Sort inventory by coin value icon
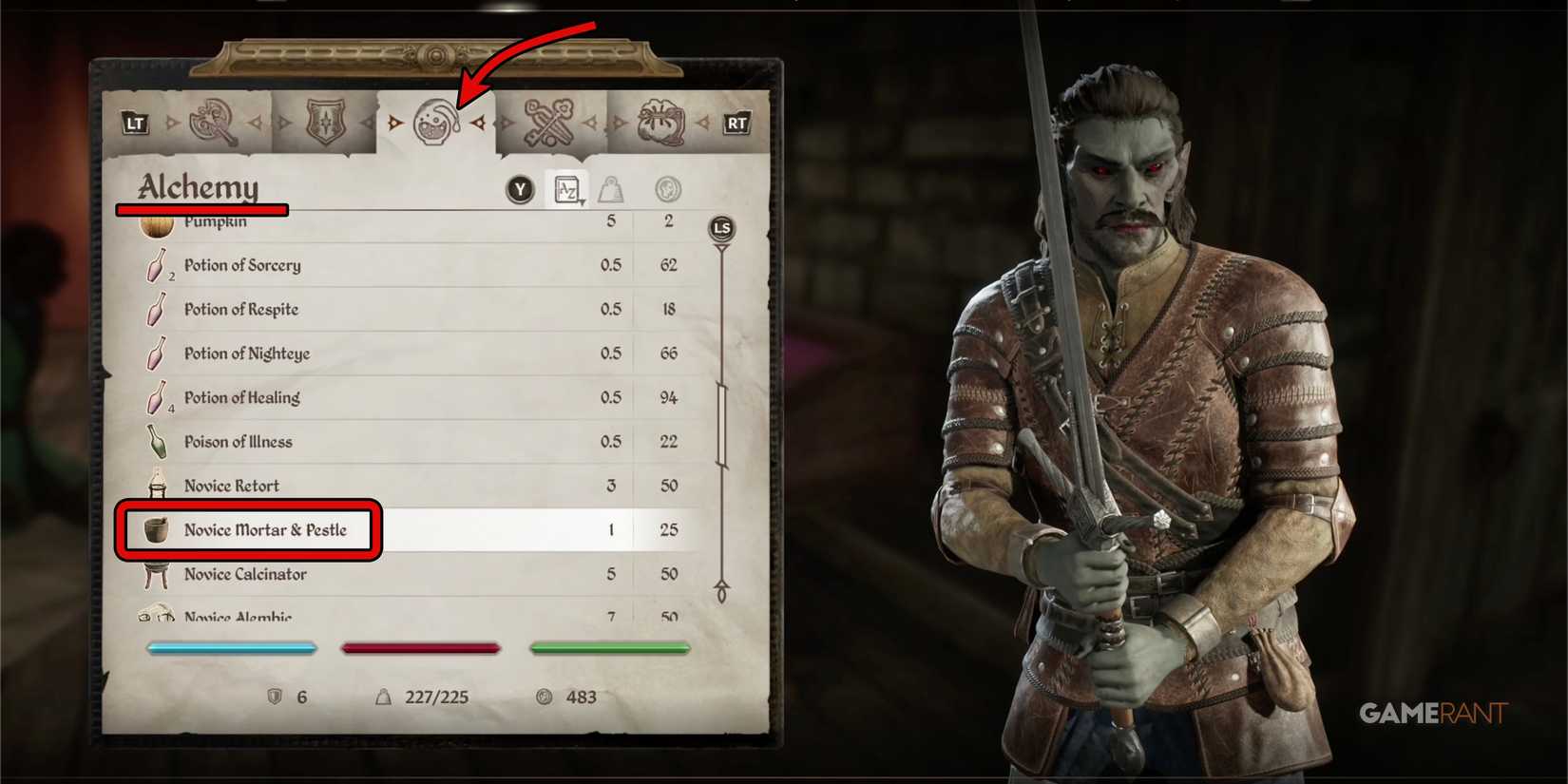The image size is (1568, 784). [x=668, y=189]
